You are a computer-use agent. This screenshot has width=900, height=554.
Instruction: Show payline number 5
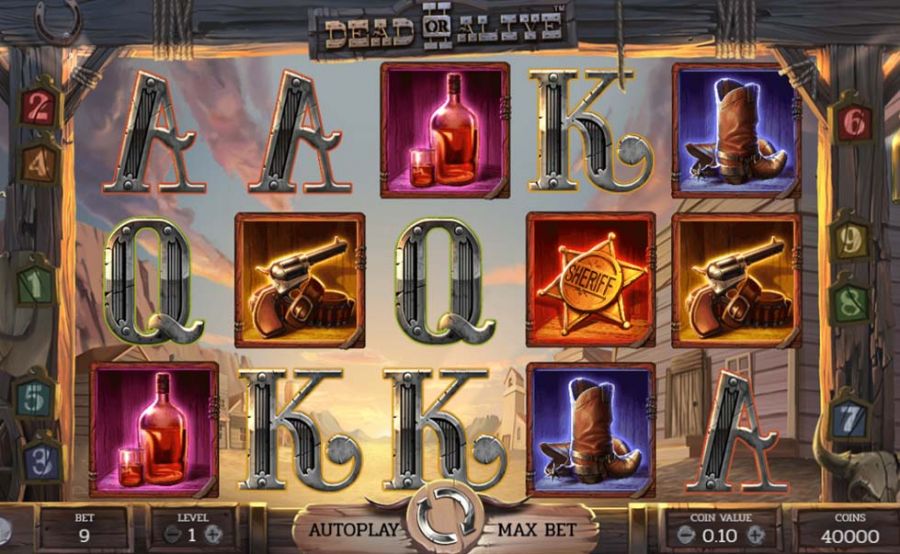pos(35,398)
